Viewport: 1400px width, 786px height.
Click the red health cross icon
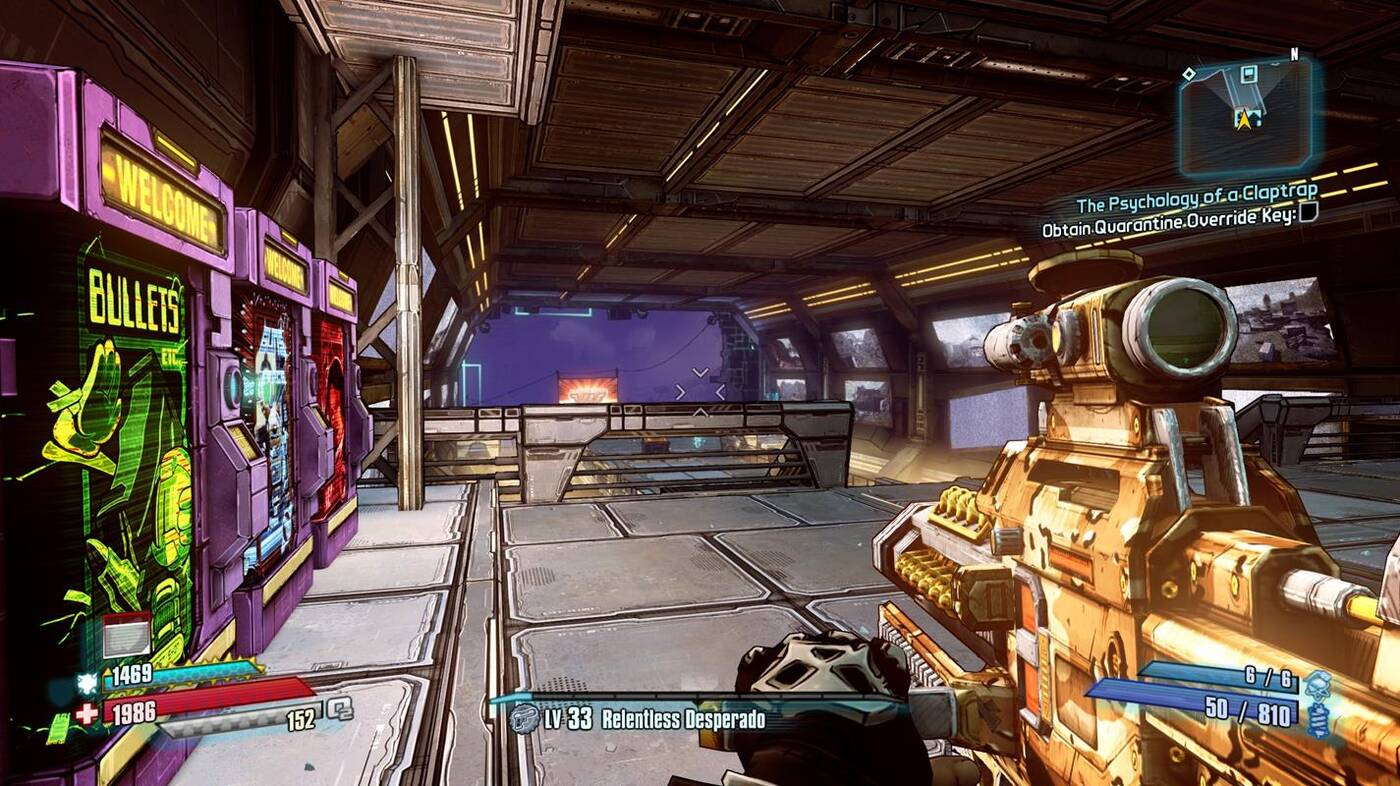coord(86,714)
